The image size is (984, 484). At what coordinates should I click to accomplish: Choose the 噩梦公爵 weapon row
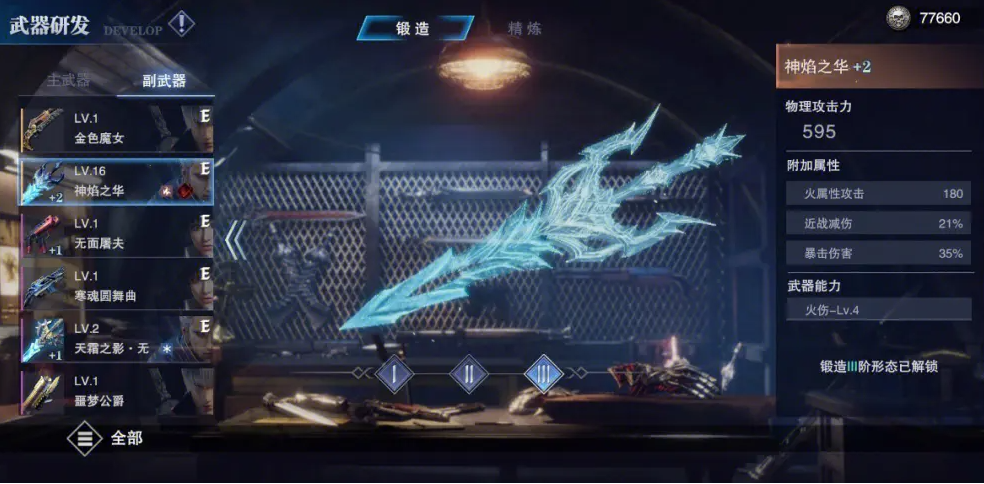tap(116, 391)
